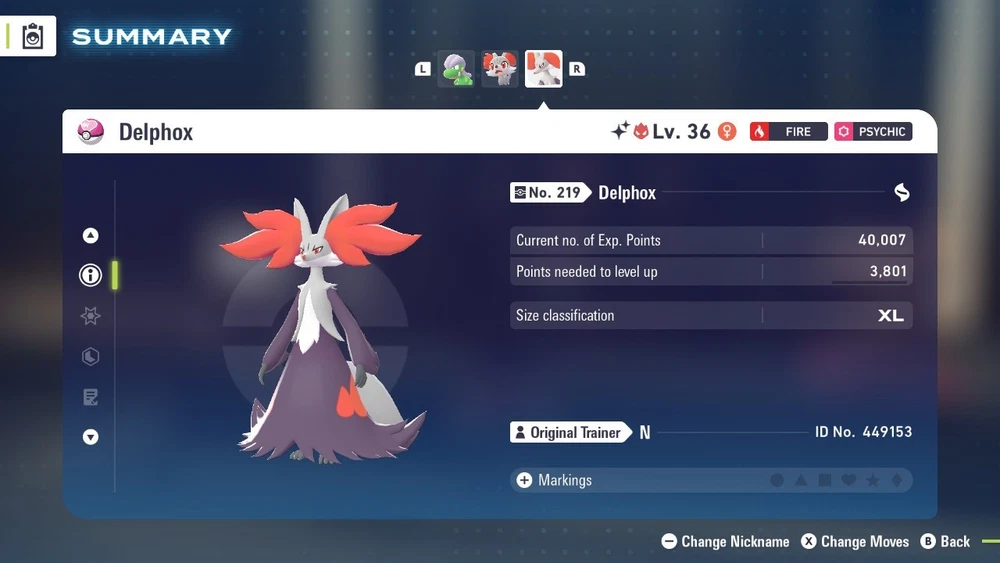This screenshot has height=563, width=1000.
Task: Open the memo notes page icon
Action: point(91,397)
